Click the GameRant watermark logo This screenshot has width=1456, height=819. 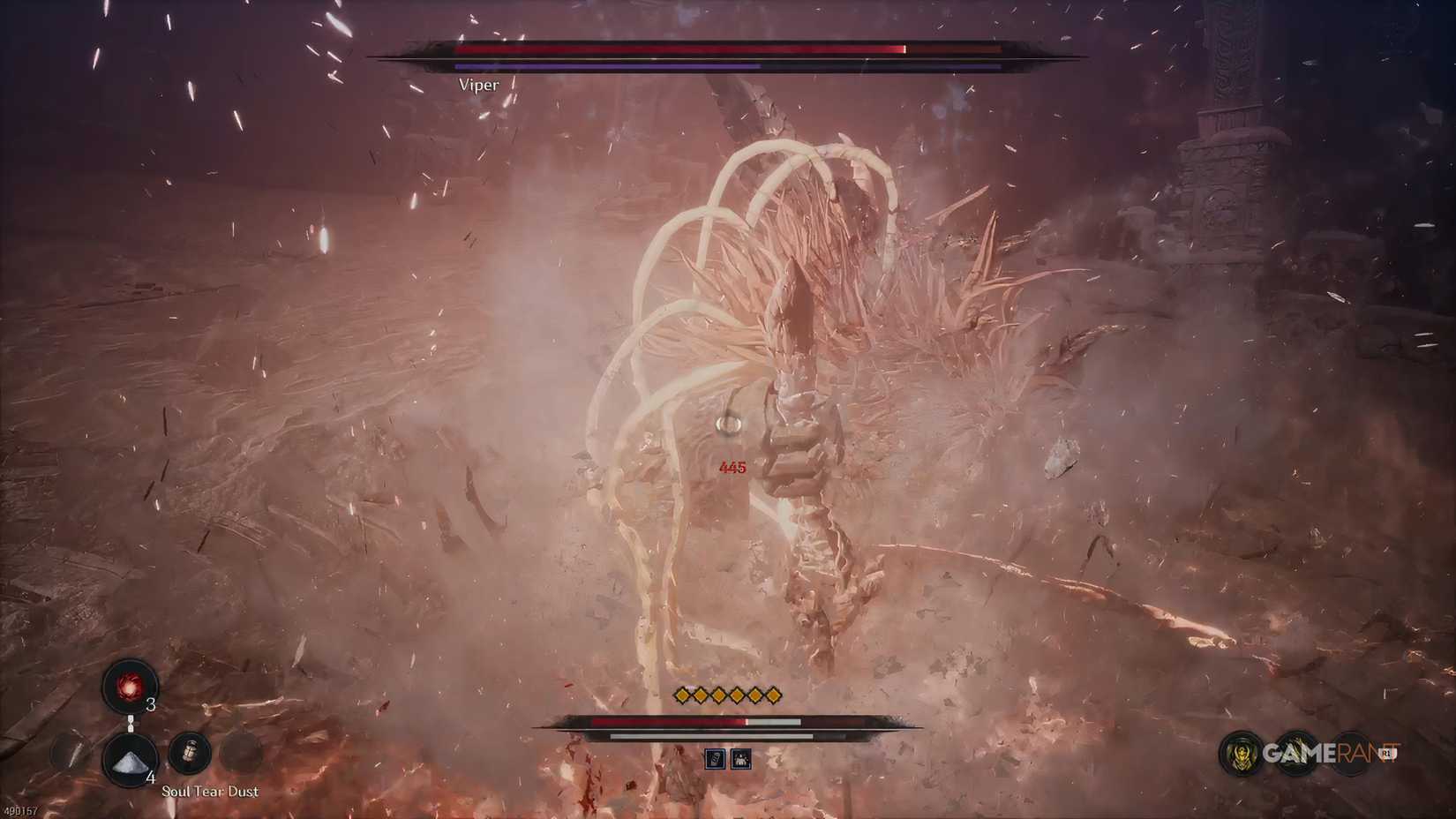[x=1328, y=753]
